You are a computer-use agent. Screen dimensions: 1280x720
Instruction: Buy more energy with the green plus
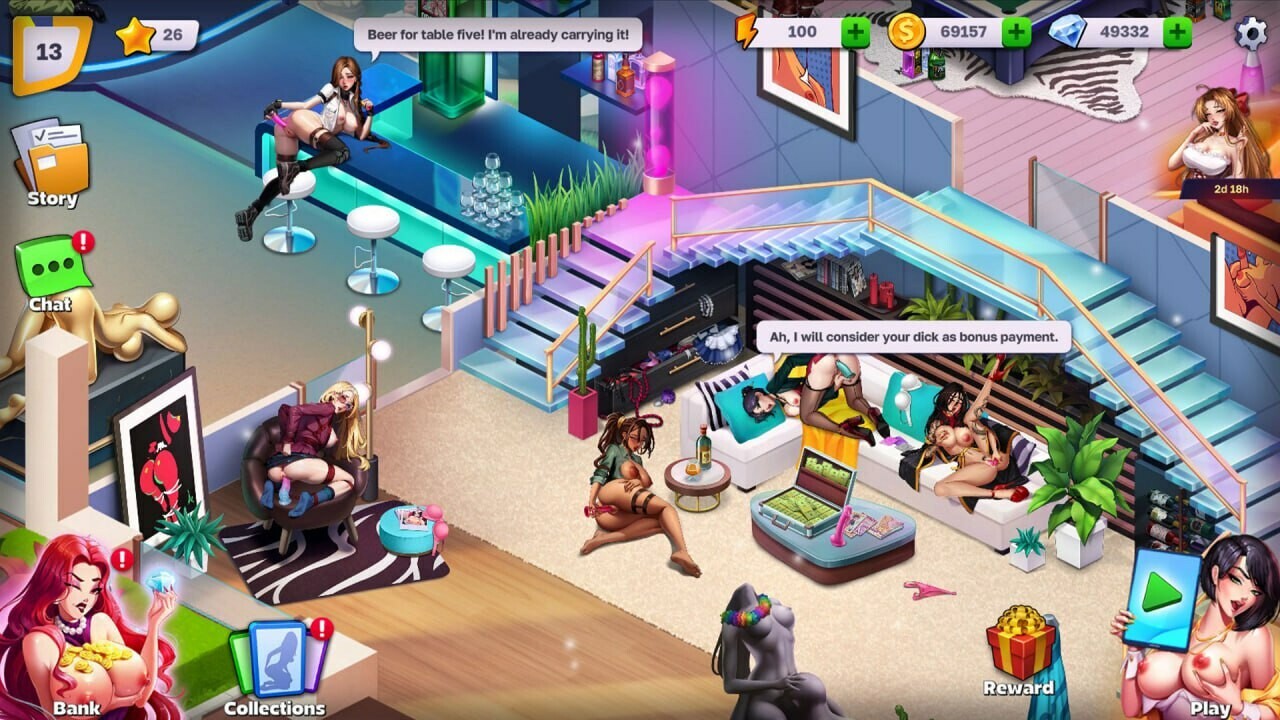pos(855,32)
